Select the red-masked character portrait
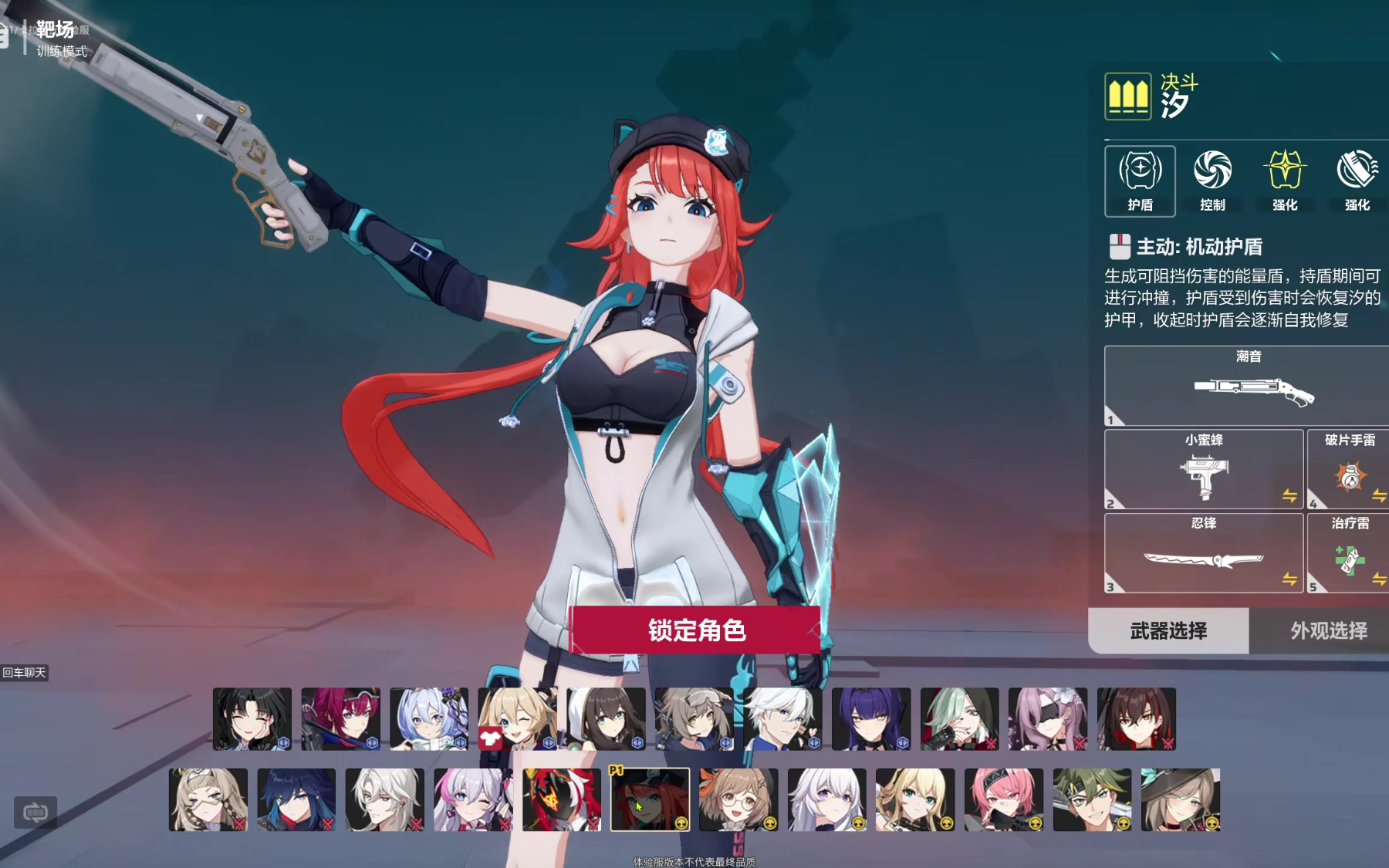Image resolution: width=1389 pixels, height=868 pixels. [561, 799]
